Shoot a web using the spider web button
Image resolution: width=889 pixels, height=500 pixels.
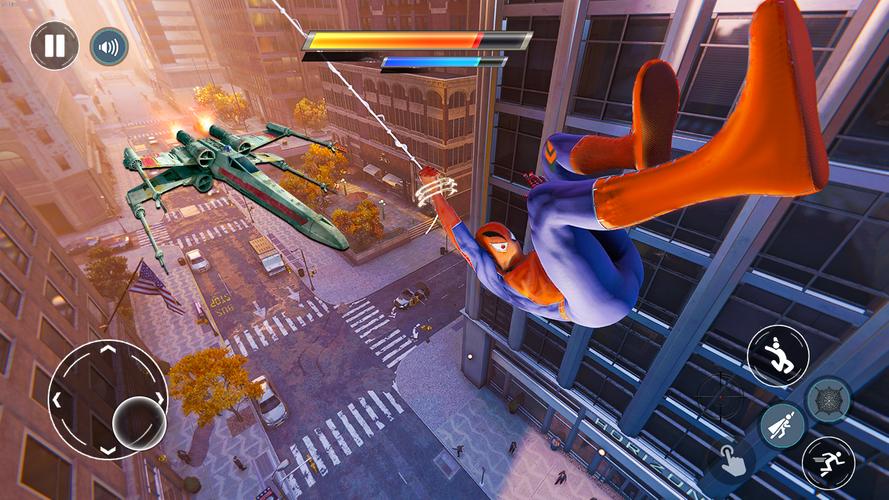(828, 399)
